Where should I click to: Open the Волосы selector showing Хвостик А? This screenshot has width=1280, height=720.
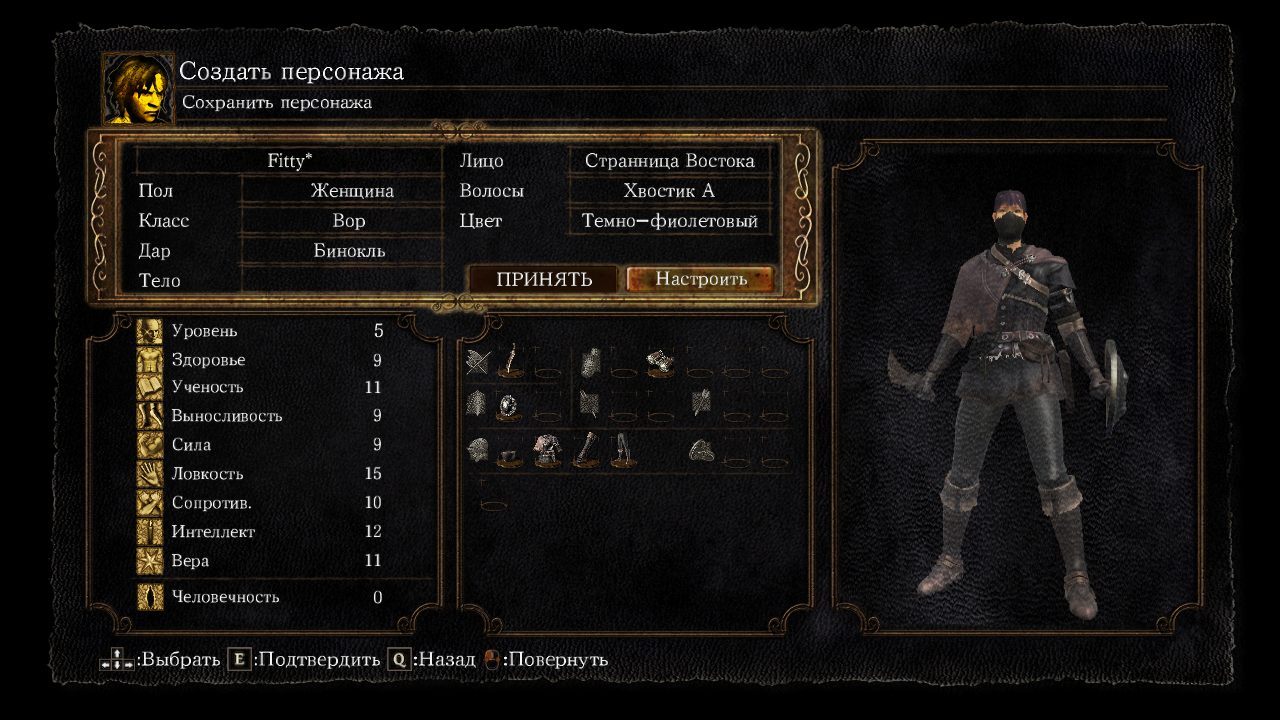click(670, 190)
